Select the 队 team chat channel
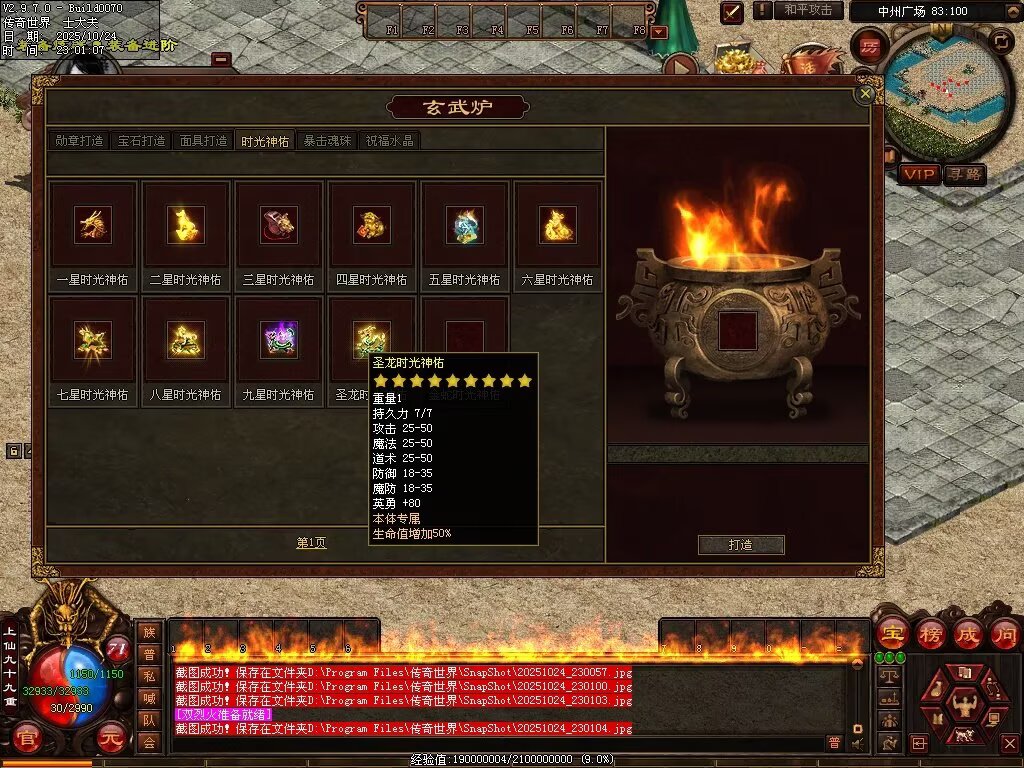Image resolution: width=1024 pixels, height=768 pixels. 149,720
